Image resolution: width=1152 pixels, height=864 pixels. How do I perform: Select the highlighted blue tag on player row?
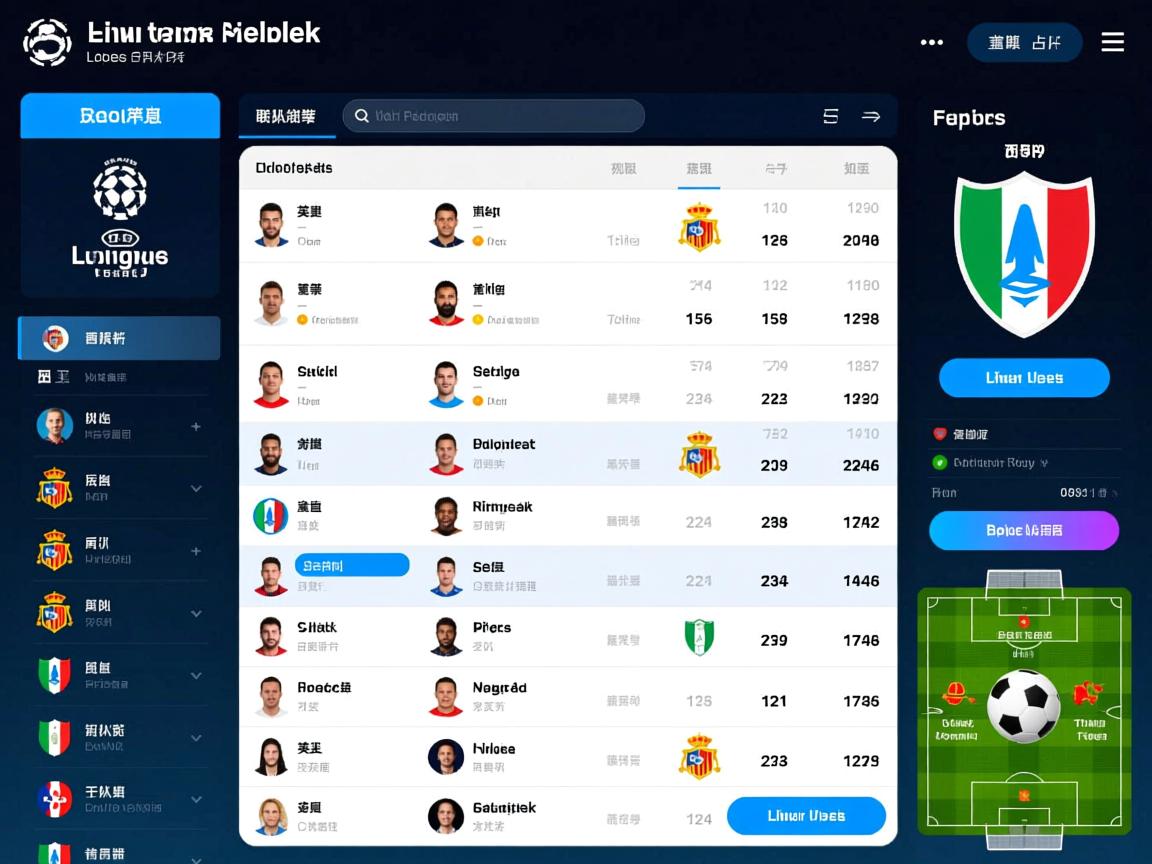coord(352,566)
